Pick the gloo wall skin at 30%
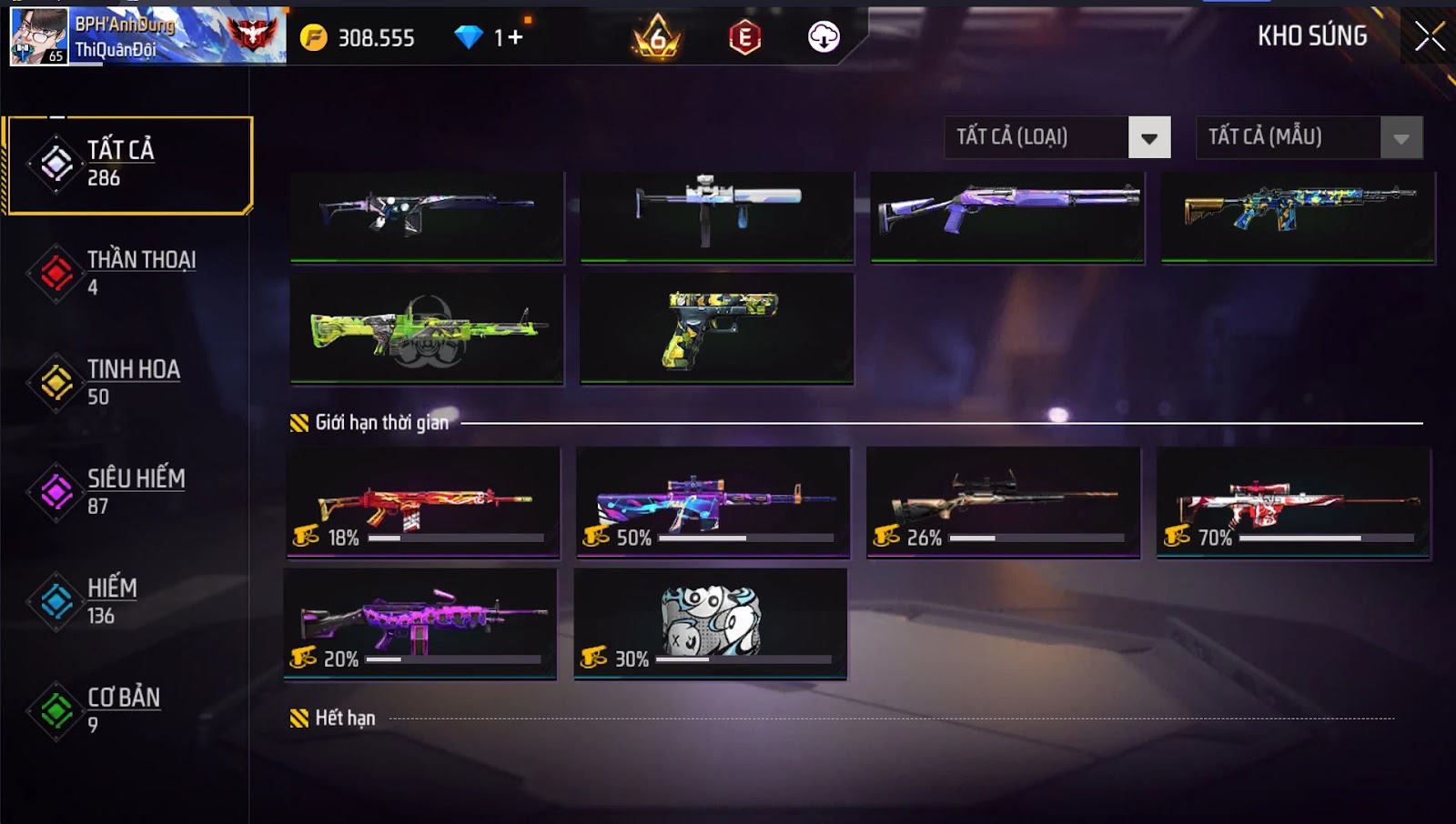 711,624
